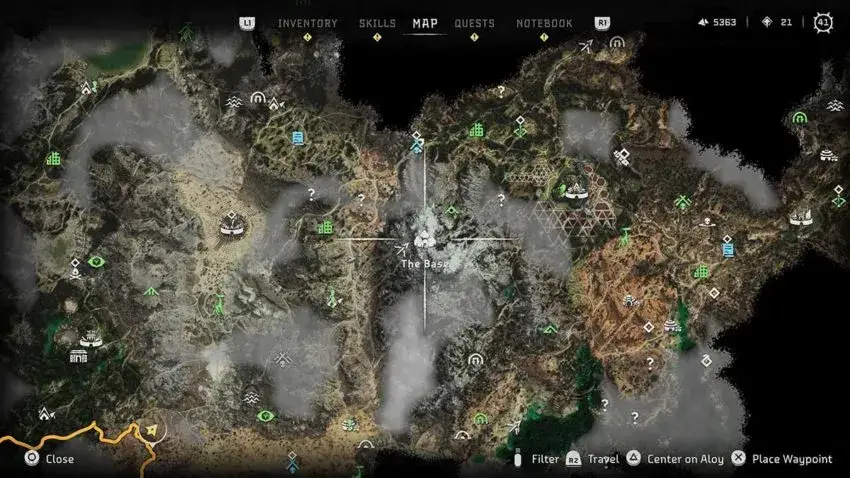This screenshot has height=478, width=850.
Task: Switch to the Inventory tab
Action: [307, 23]
